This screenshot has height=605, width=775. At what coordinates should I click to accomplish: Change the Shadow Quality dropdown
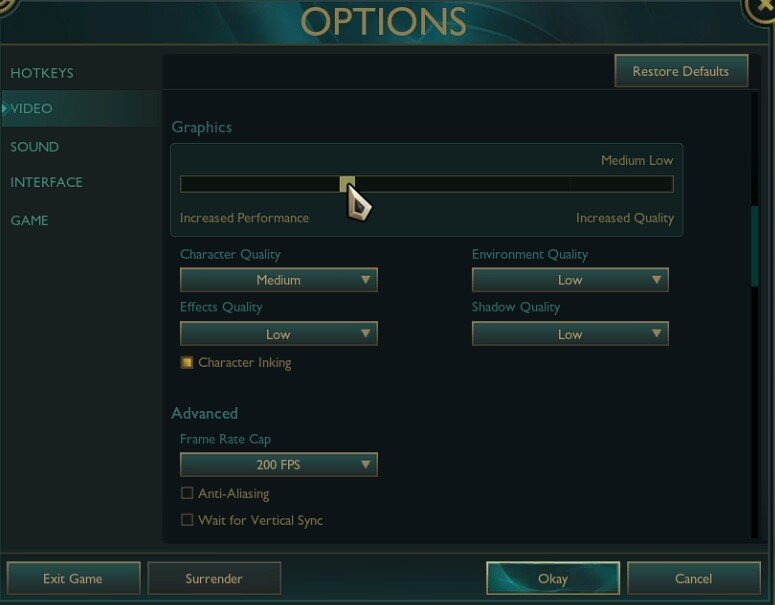click(569, 334)
